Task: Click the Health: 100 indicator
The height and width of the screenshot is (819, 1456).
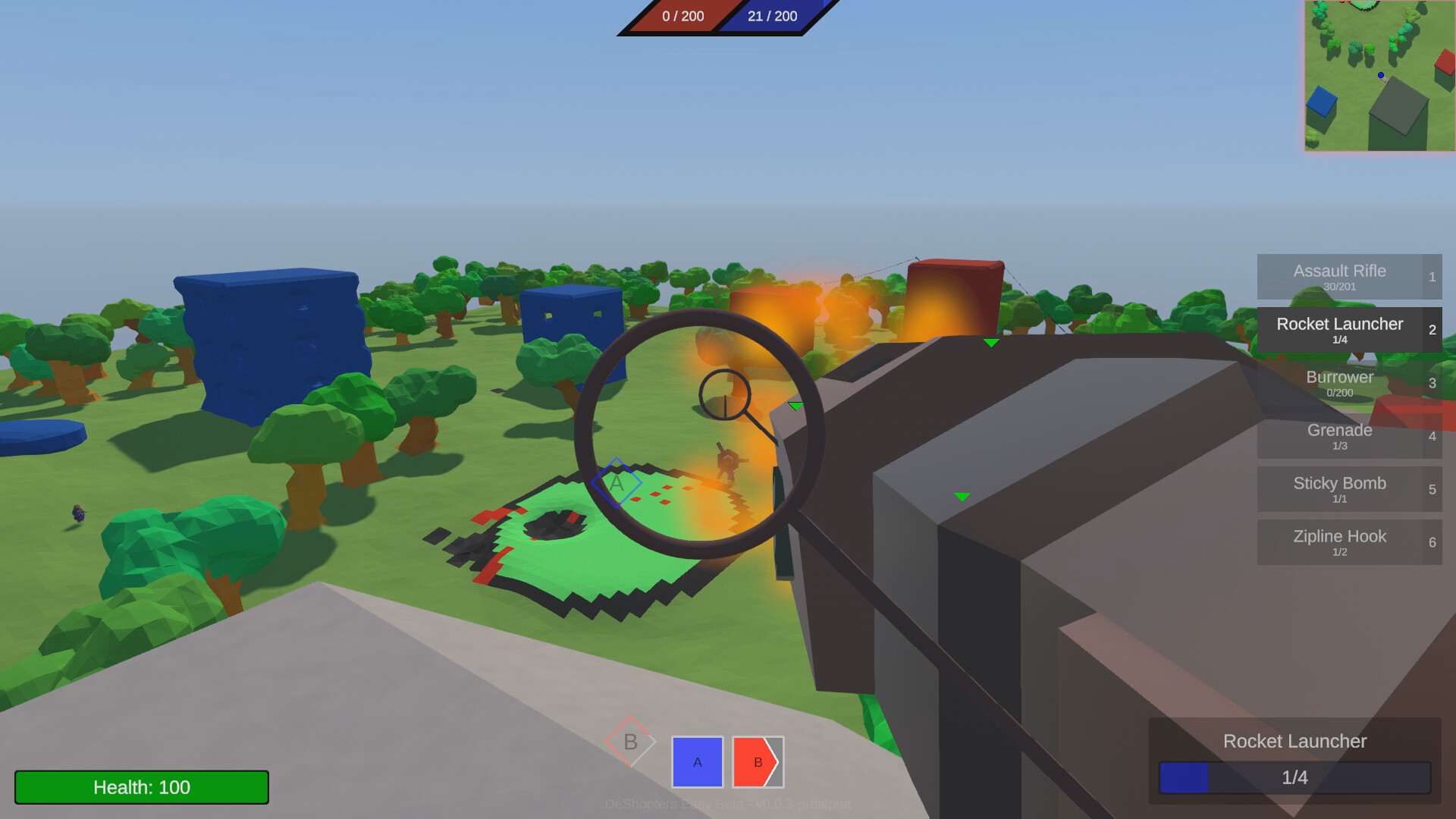Action: [x=141, y=787]
